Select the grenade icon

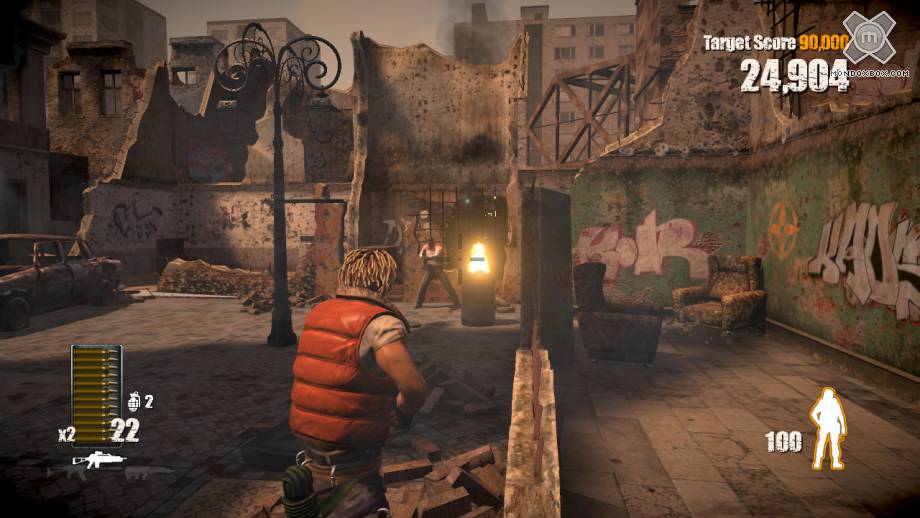click(x=132, y=401)
